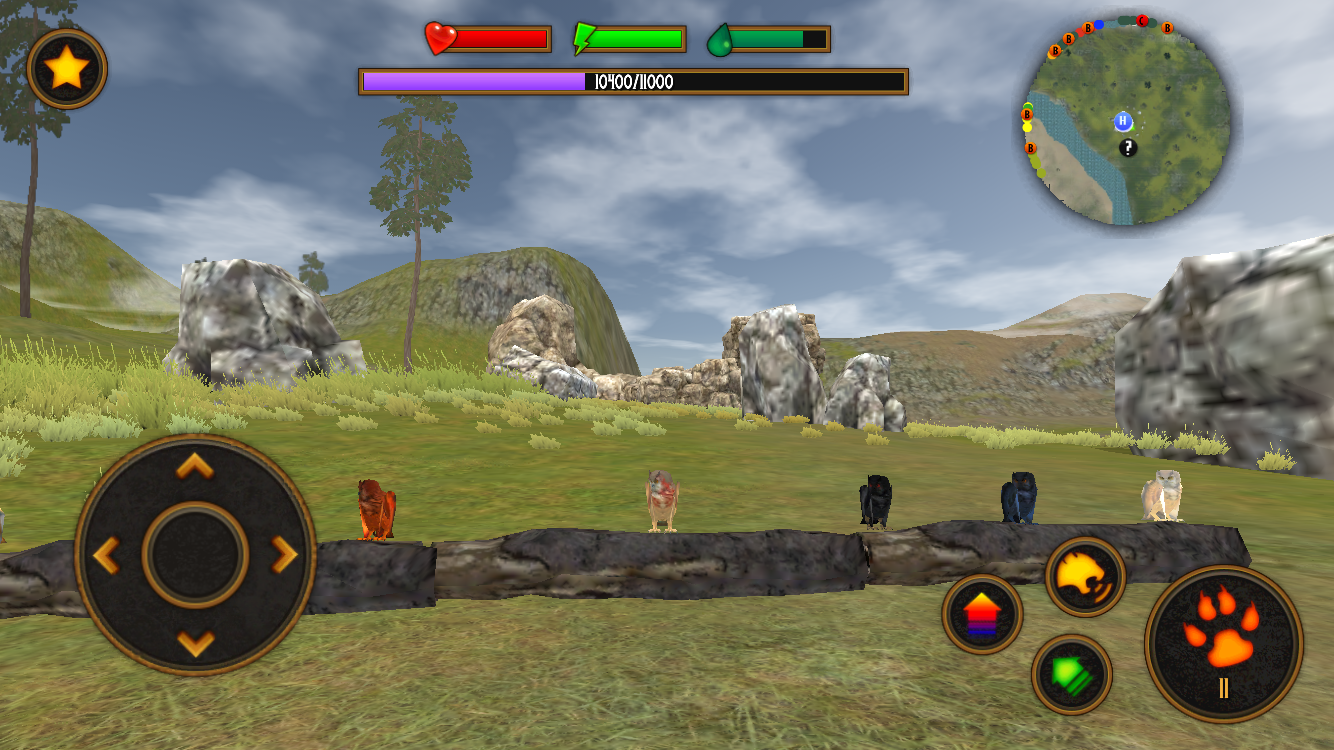Select the blue H home marker on minimap
Viewport: 1334px width, 750px height.
tap(1122, 120)
